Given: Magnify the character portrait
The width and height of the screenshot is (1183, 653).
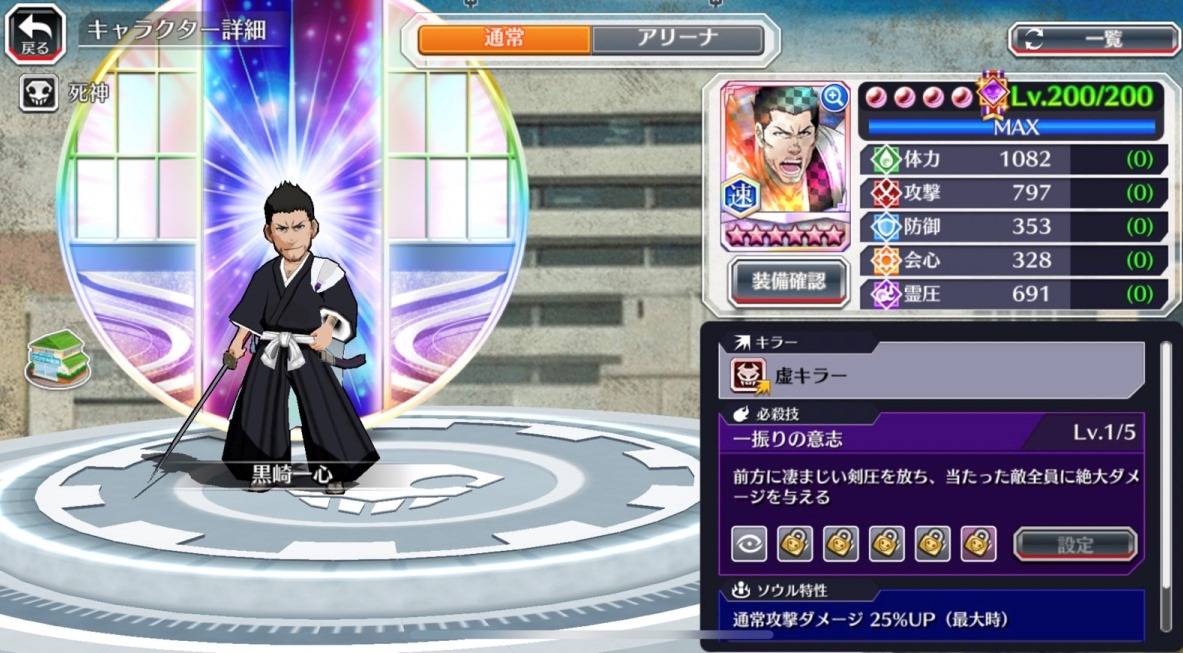Looking at the screenshot, I should pyautogui.click(x=833, y=97).
